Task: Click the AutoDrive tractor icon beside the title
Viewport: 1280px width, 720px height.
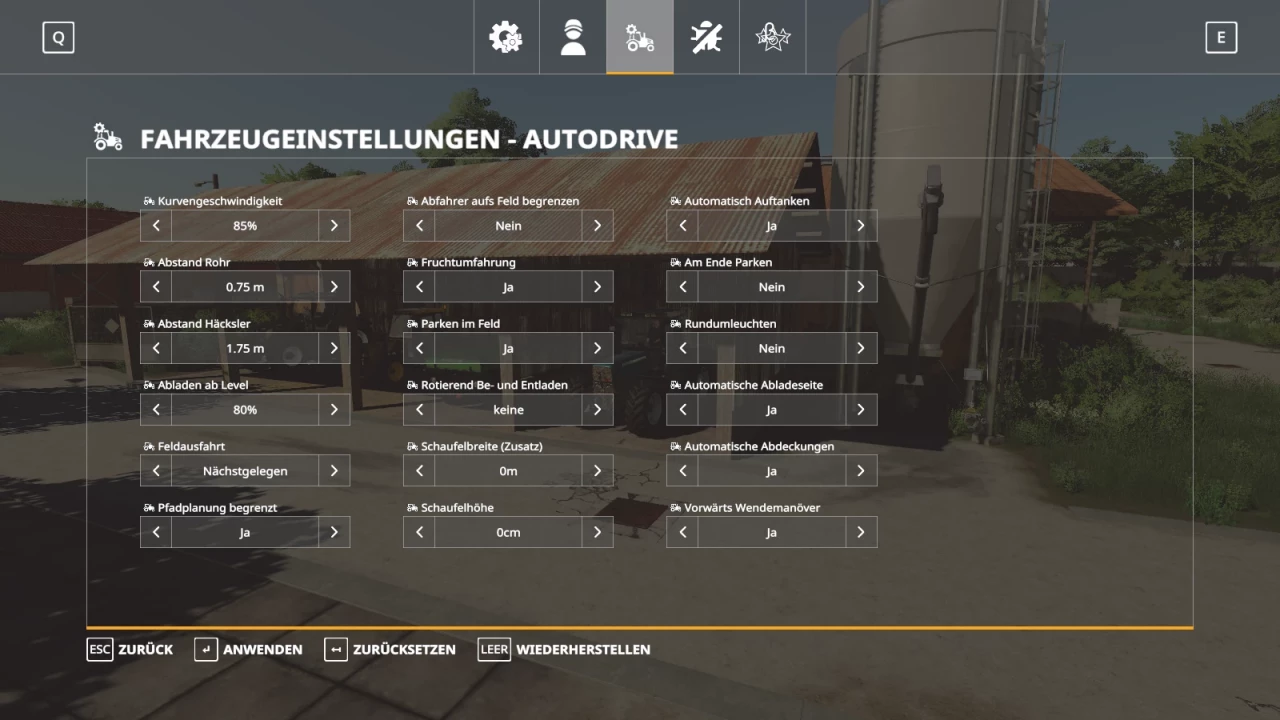Action: pos(107,137)
